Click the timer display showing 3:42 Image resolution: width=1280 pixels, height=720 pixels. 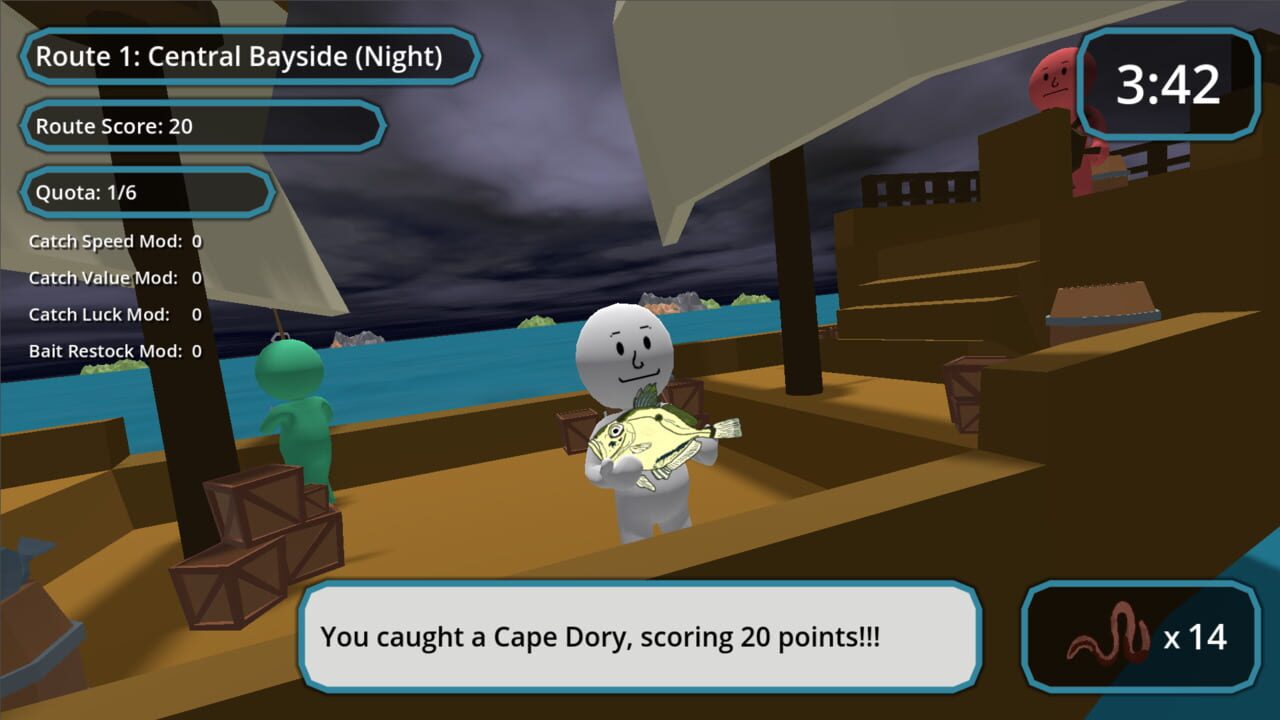tap(1168, 84)
